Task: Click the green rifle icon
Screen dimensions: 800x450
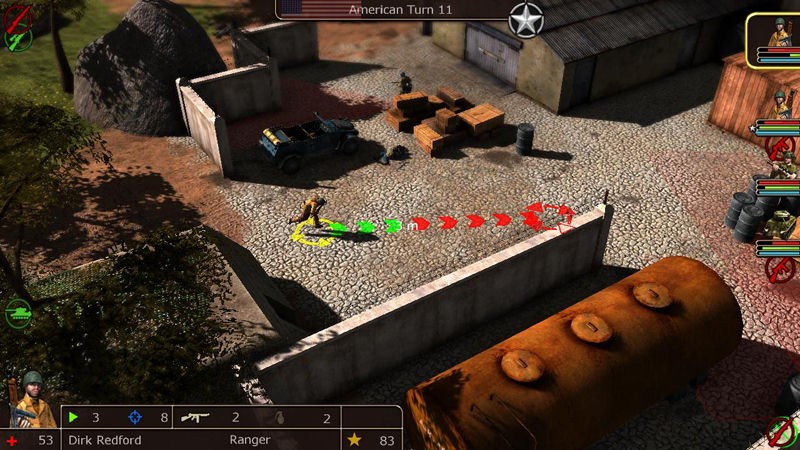Action: click(x=18, y=38)
